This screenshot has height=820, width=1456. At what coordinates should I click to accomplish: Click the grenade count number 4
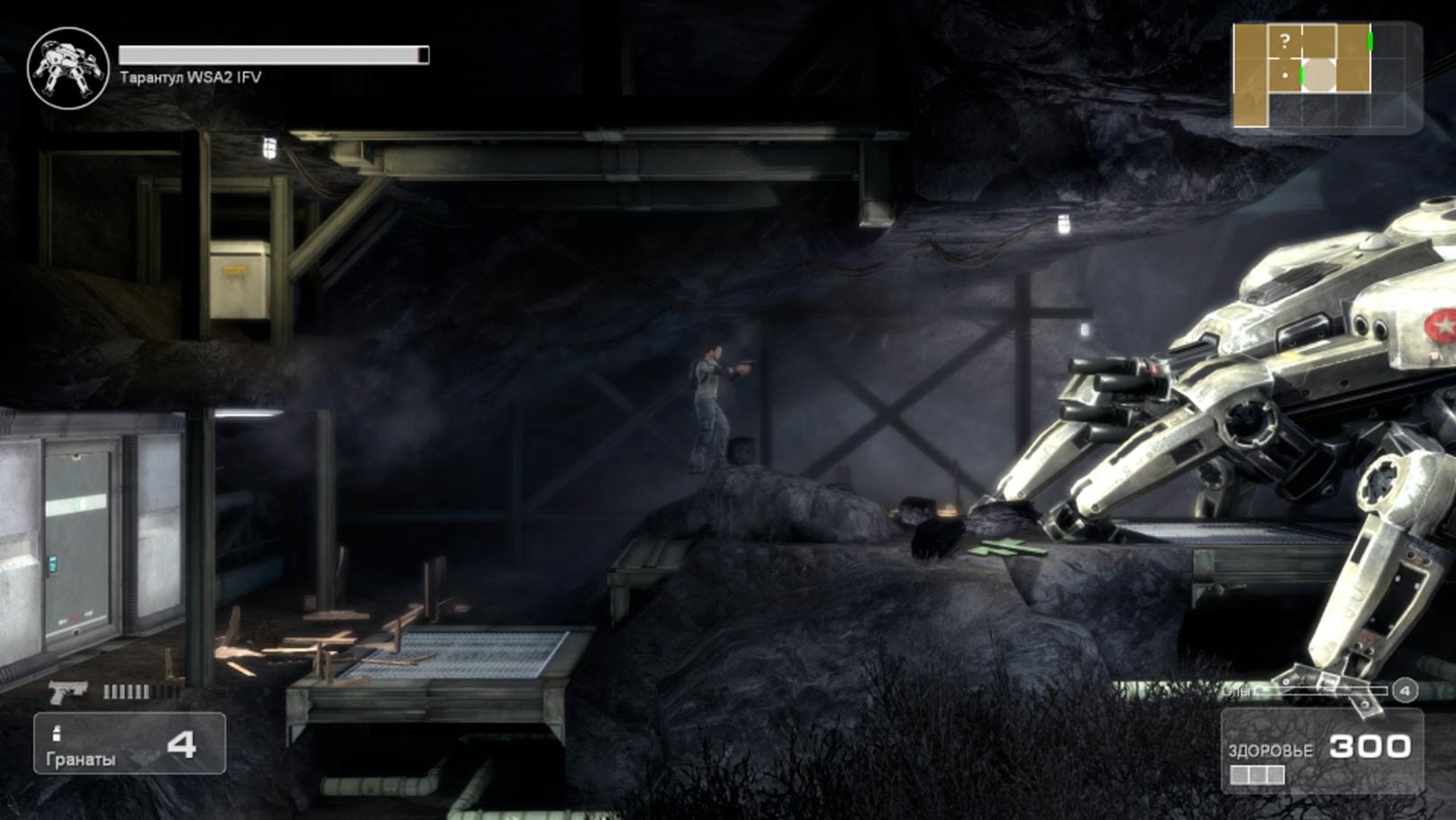(184, 745)
